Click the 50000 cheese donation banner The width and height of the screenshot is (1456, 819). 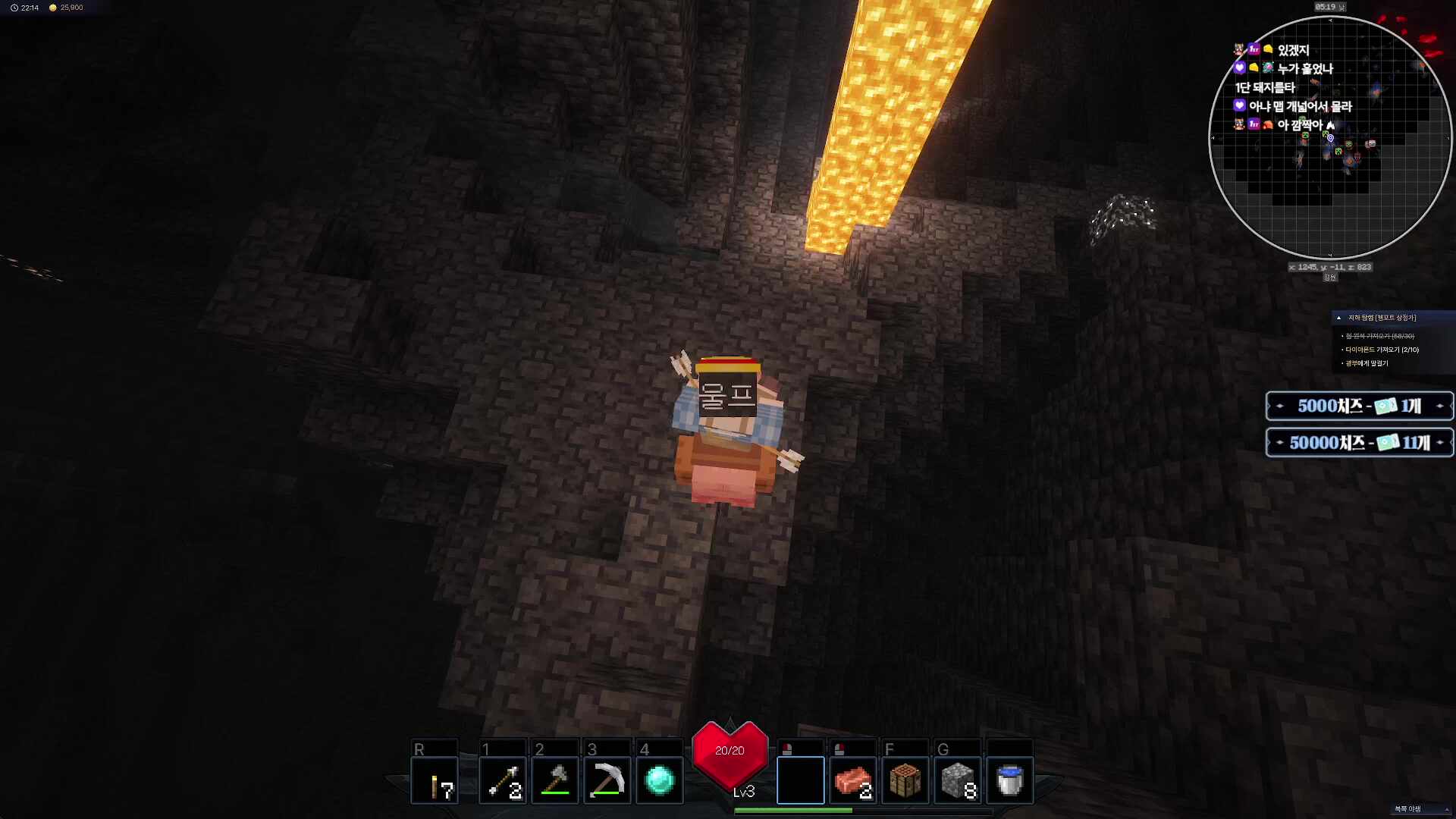(x=1359, y=443)
